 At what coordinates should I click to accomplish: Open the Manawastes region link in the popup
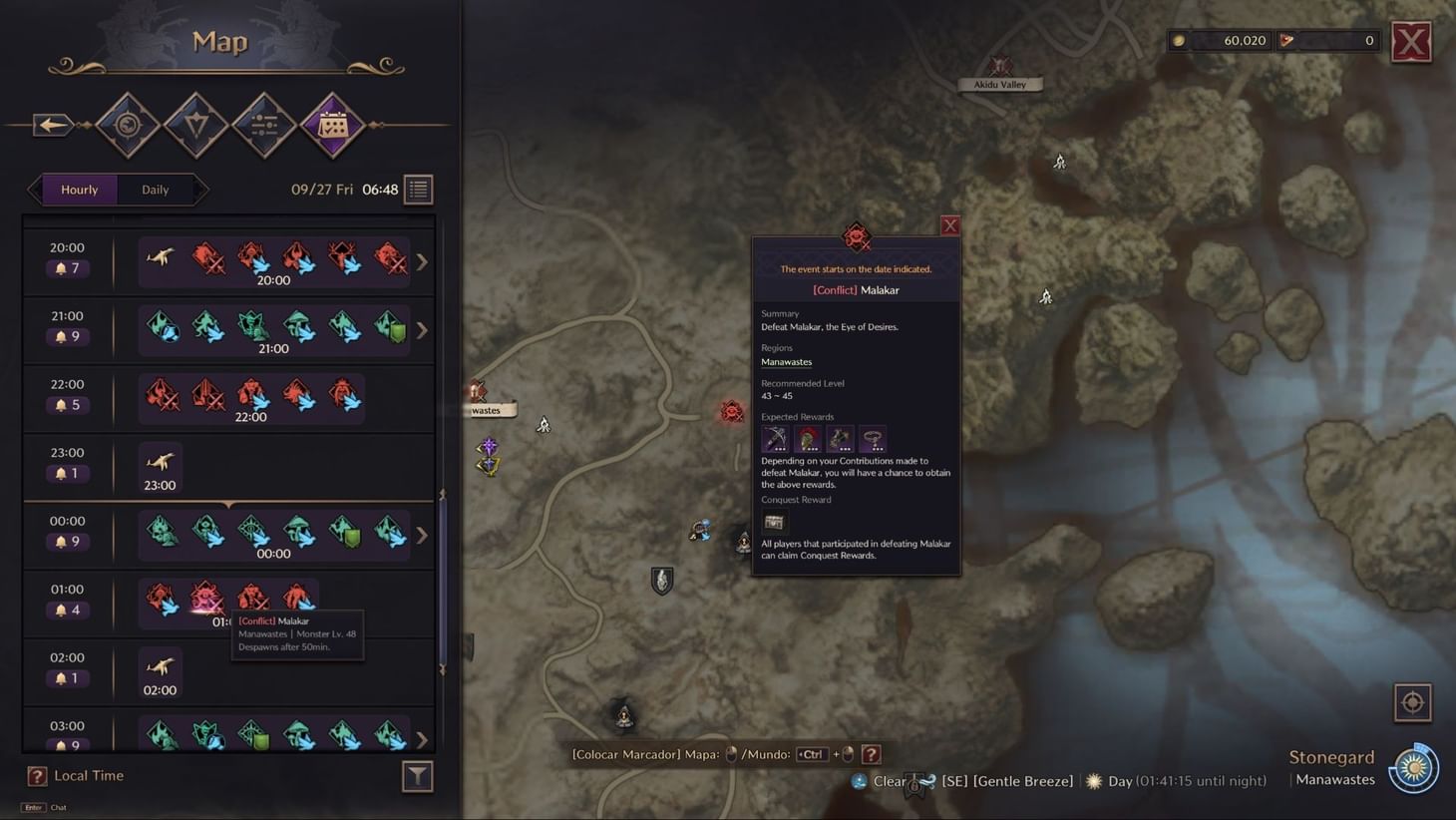[x=786, y=361]
